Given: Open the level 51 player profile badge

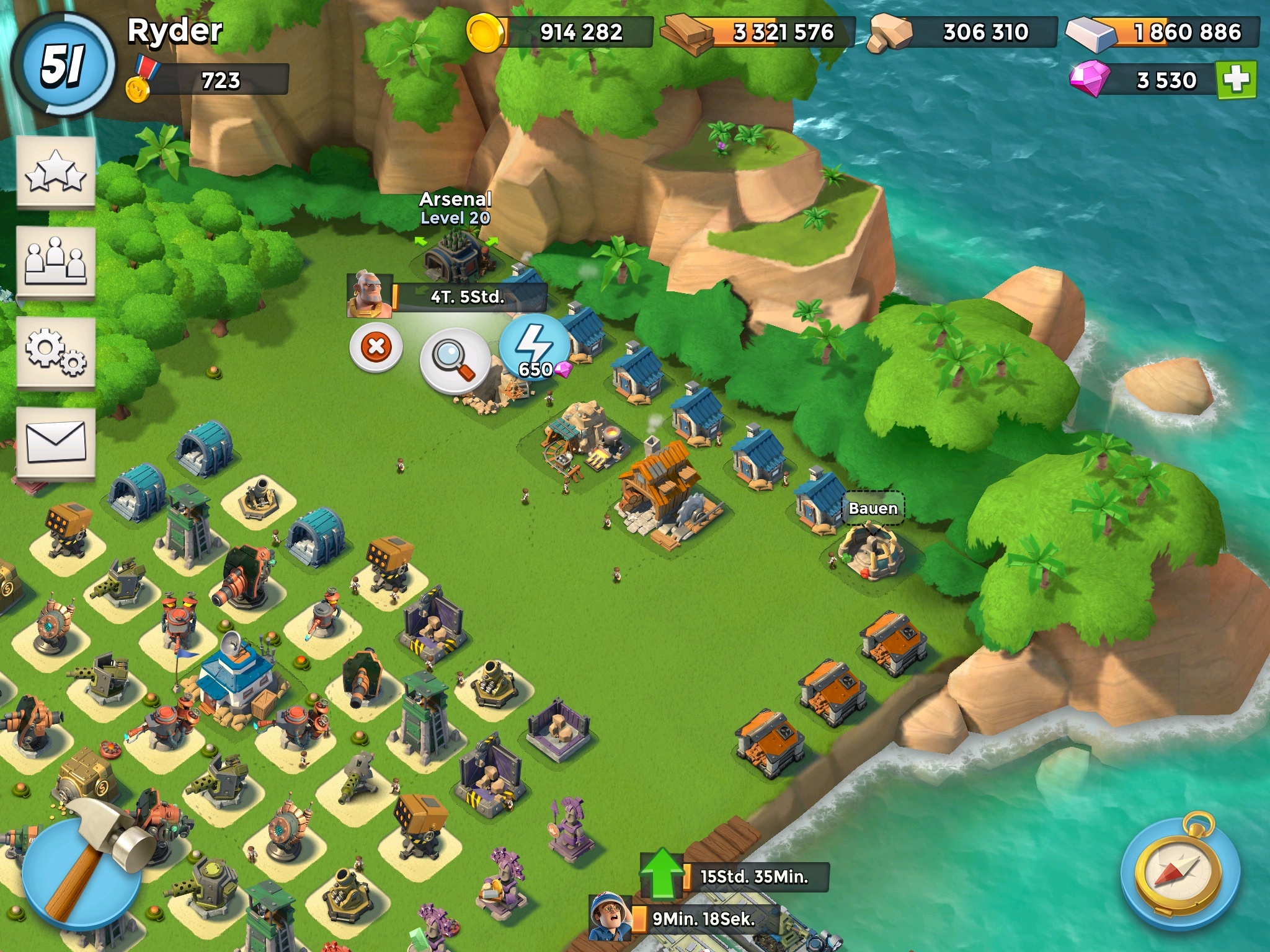Looking at the screenshot, I should coord(63,65).
